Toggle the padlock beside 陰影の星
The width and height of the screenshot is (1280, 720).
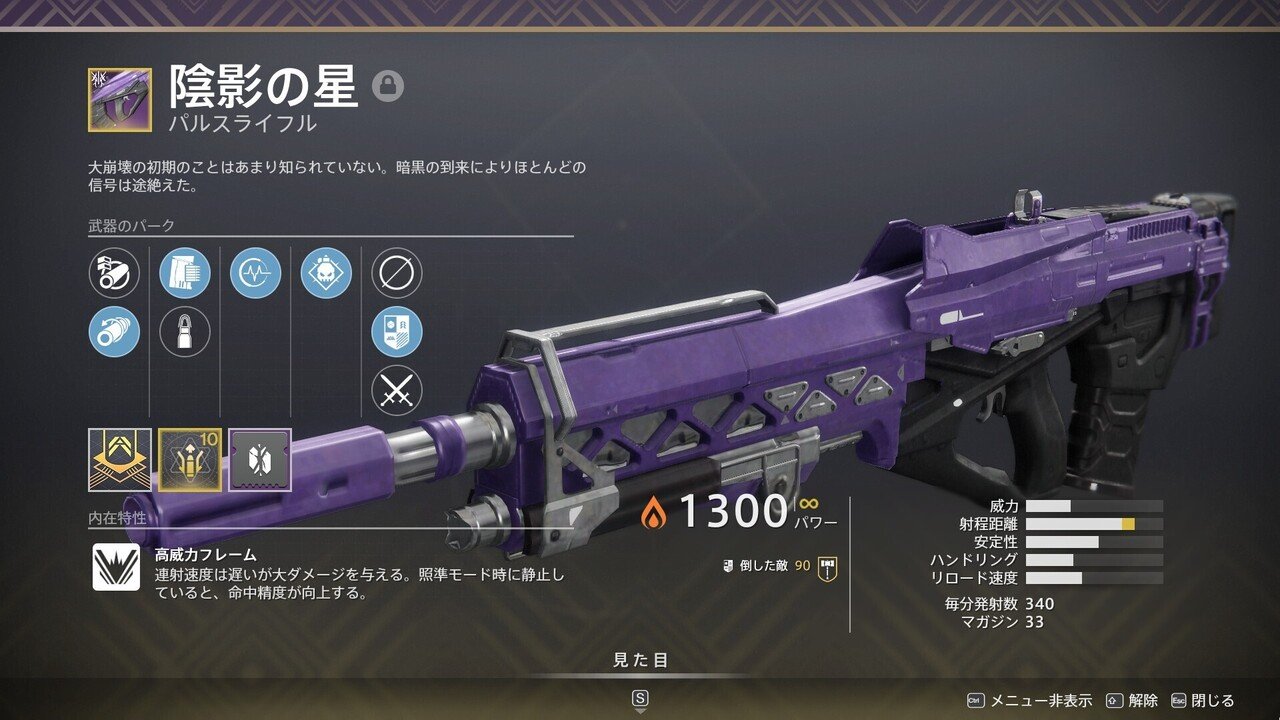pos(388,87)
